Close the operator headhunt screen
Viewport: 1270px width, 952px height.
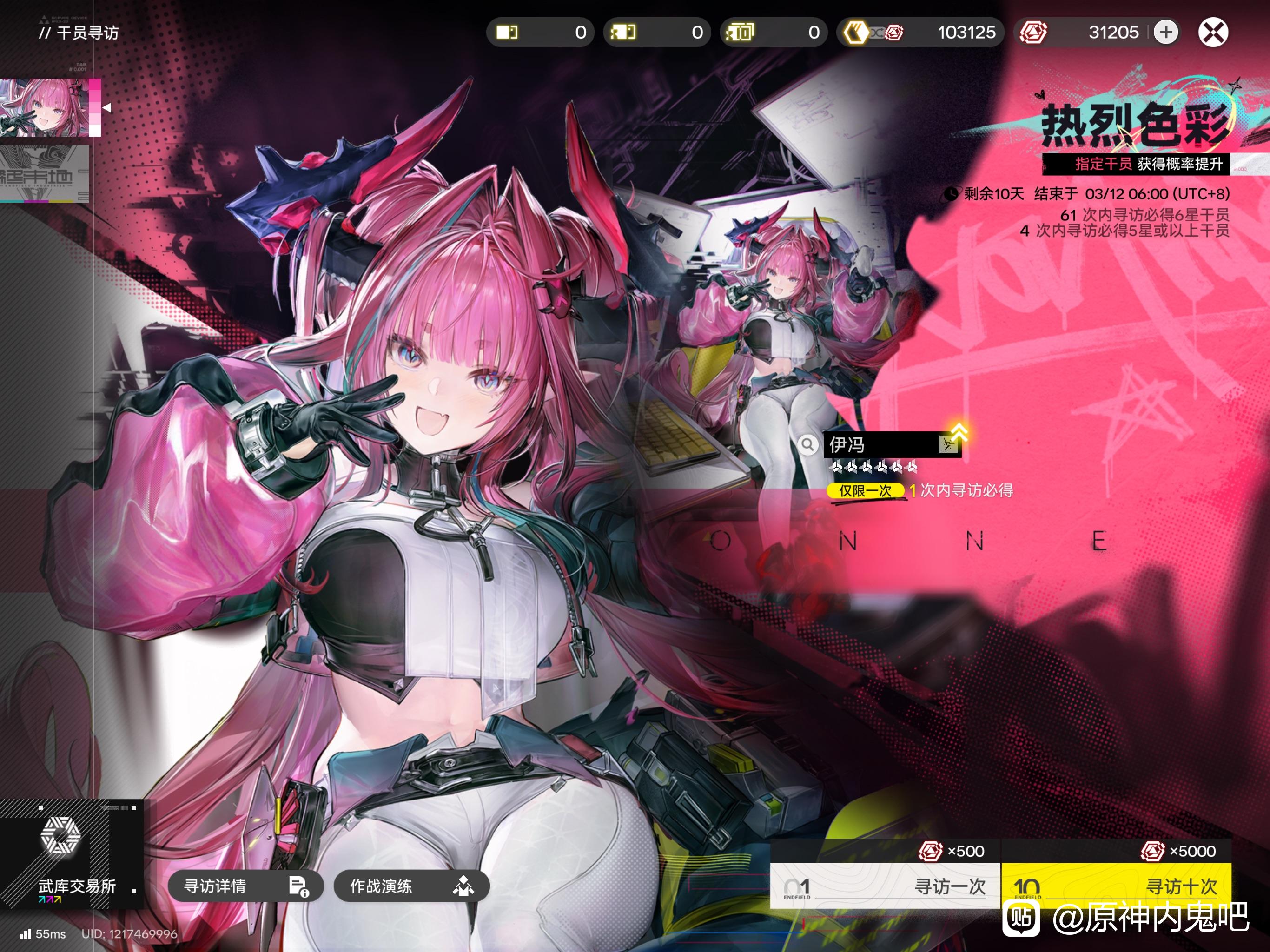[1212, 32]
